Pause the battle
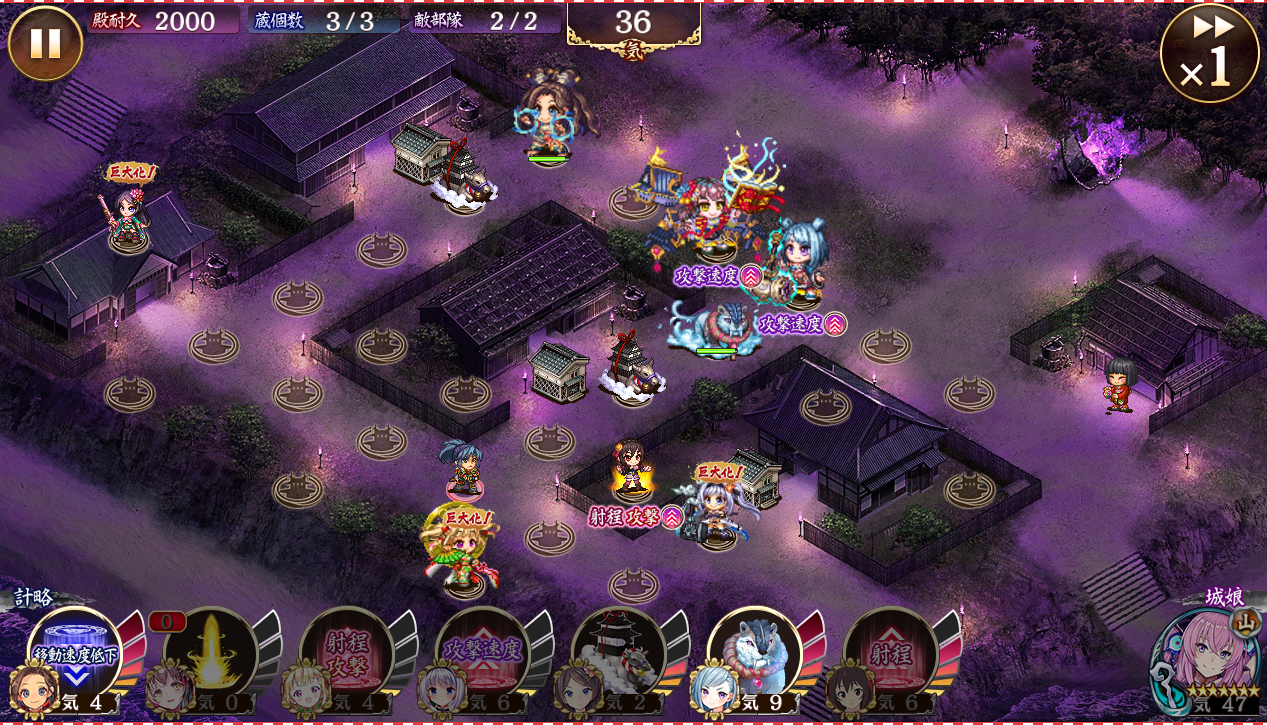1267x725 pixels. click(x=45, y=44)
